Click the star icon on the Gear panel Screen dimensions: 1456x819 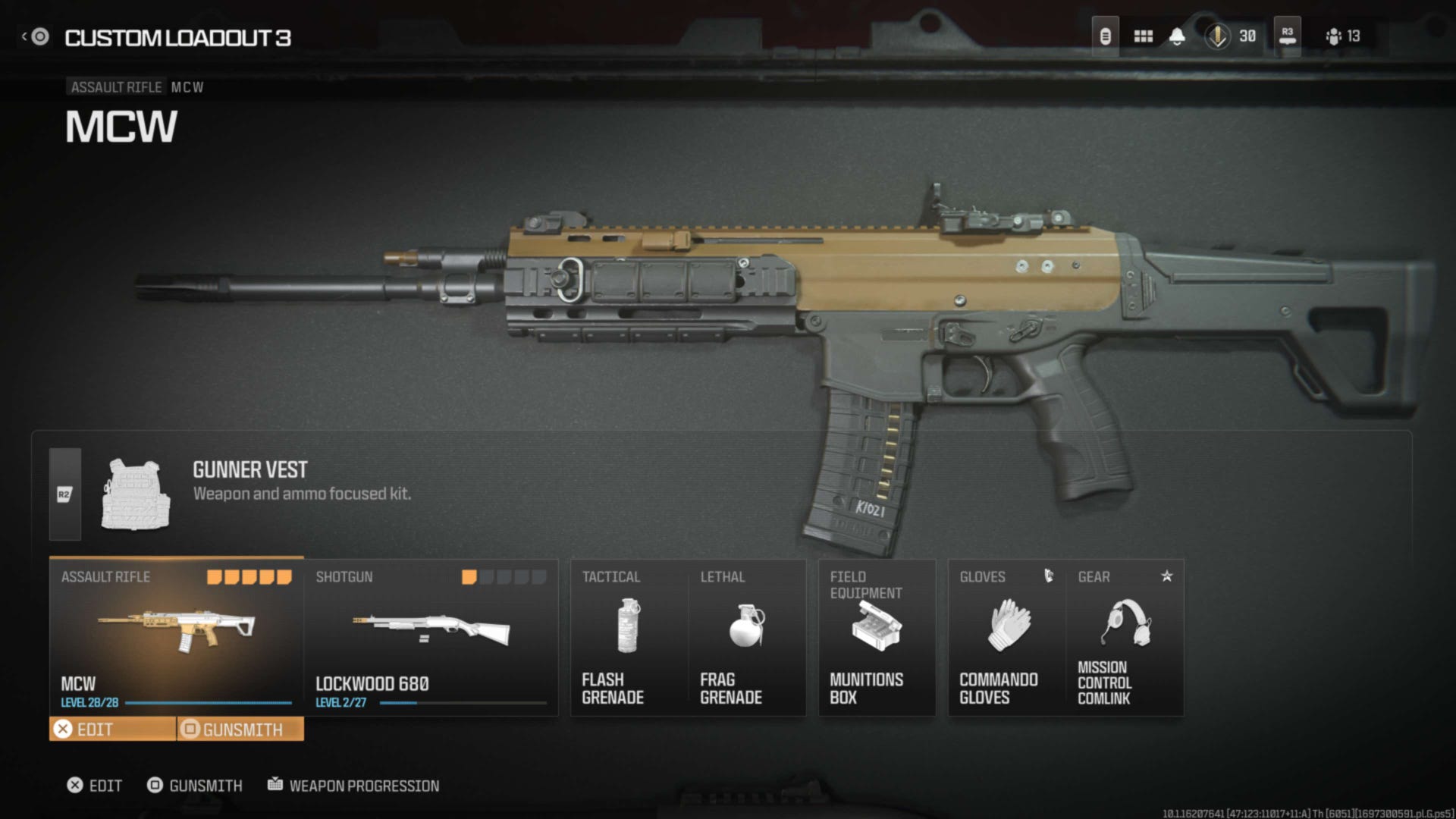click(1166, 576)
